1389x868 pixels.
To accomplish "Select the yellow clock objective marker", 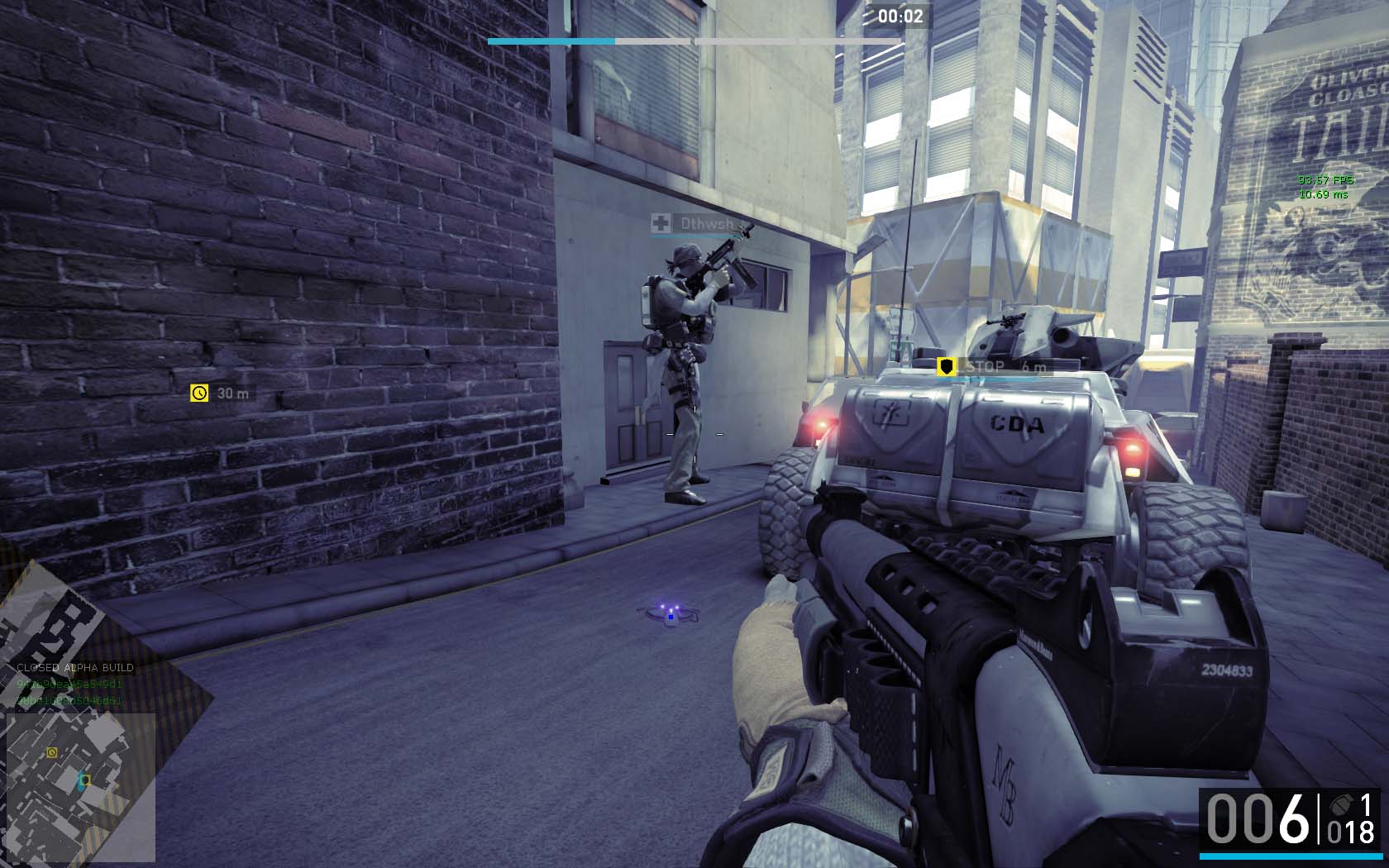I will coord(199,393).
